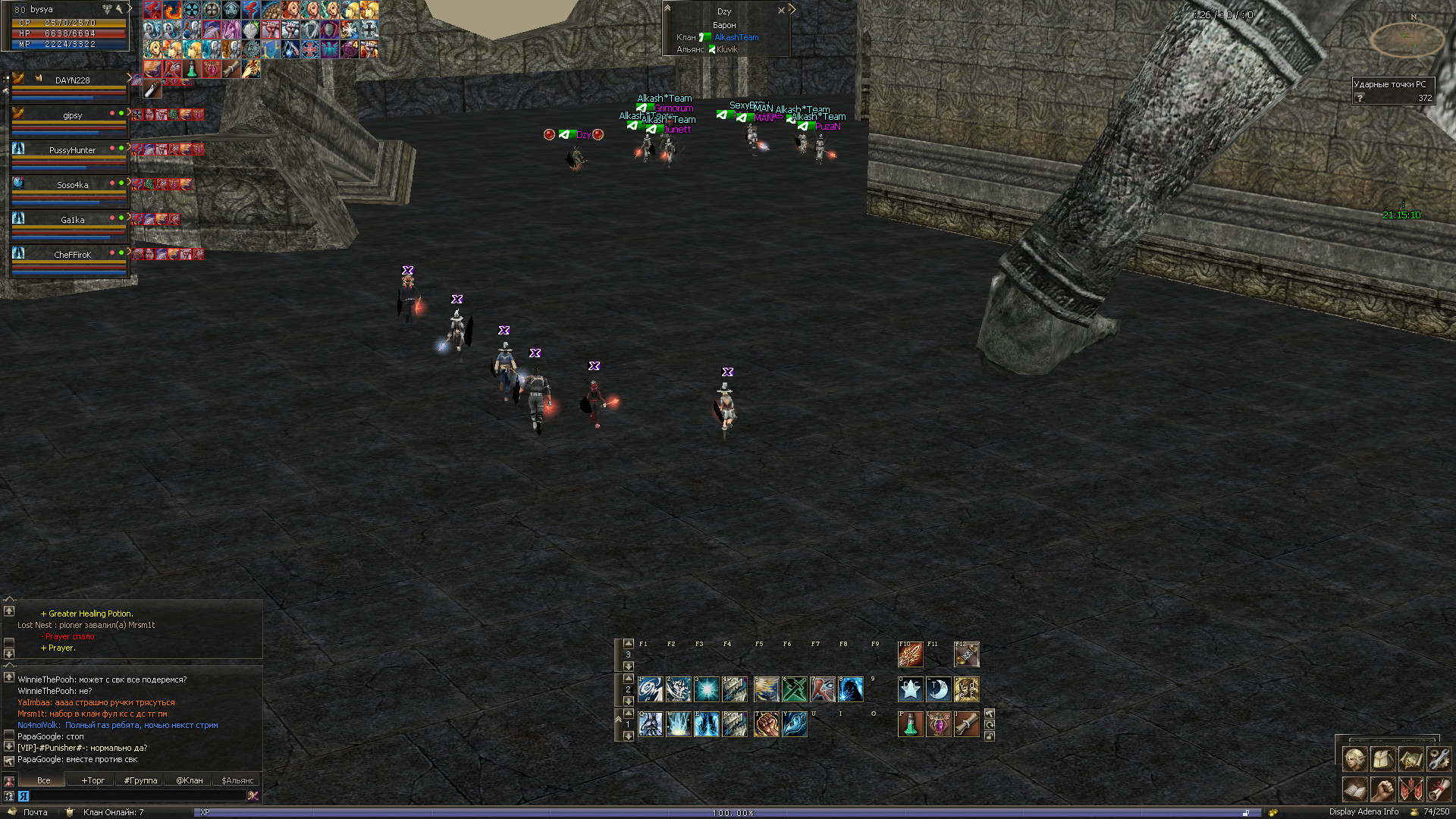Activate the crescent moon TAL macro
1456x819 pixels.
click(x=938, y=689)
